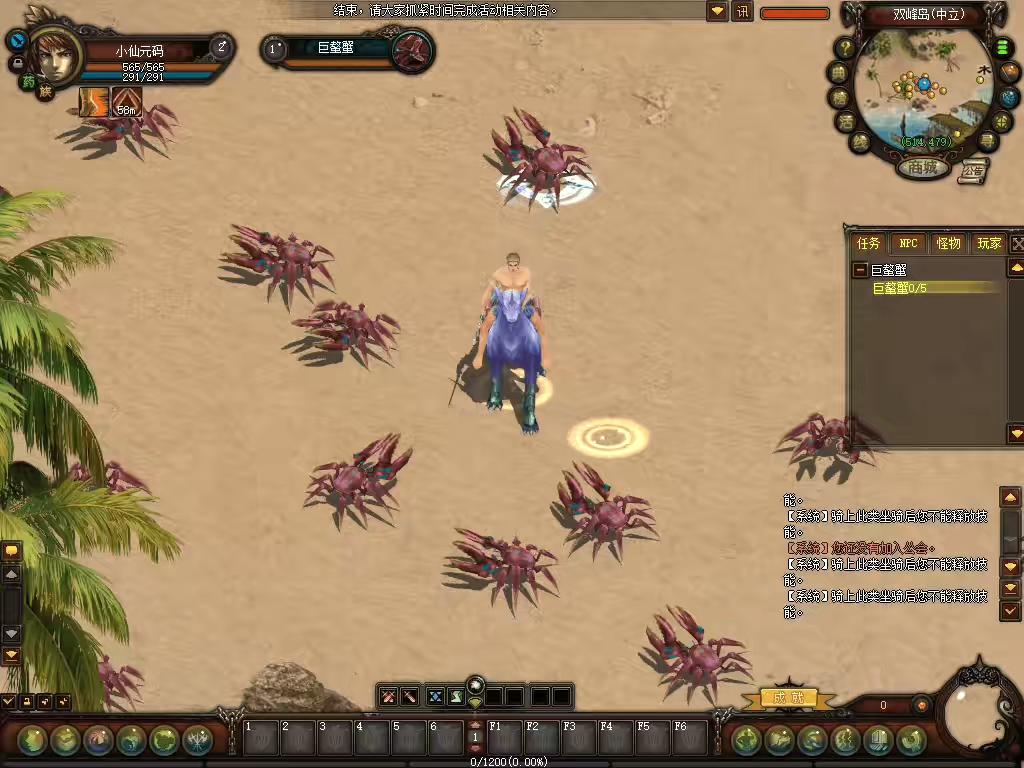Open the 活 activity button beside minimap
The width and height of the screenshot is (1024, 768).
847,122
